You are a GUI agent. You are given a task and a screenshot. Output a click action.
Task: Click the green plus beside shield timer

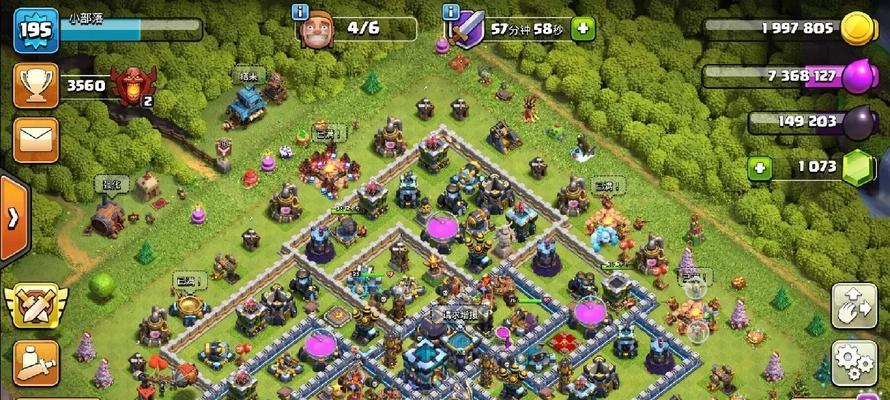[x=583, y=28]
